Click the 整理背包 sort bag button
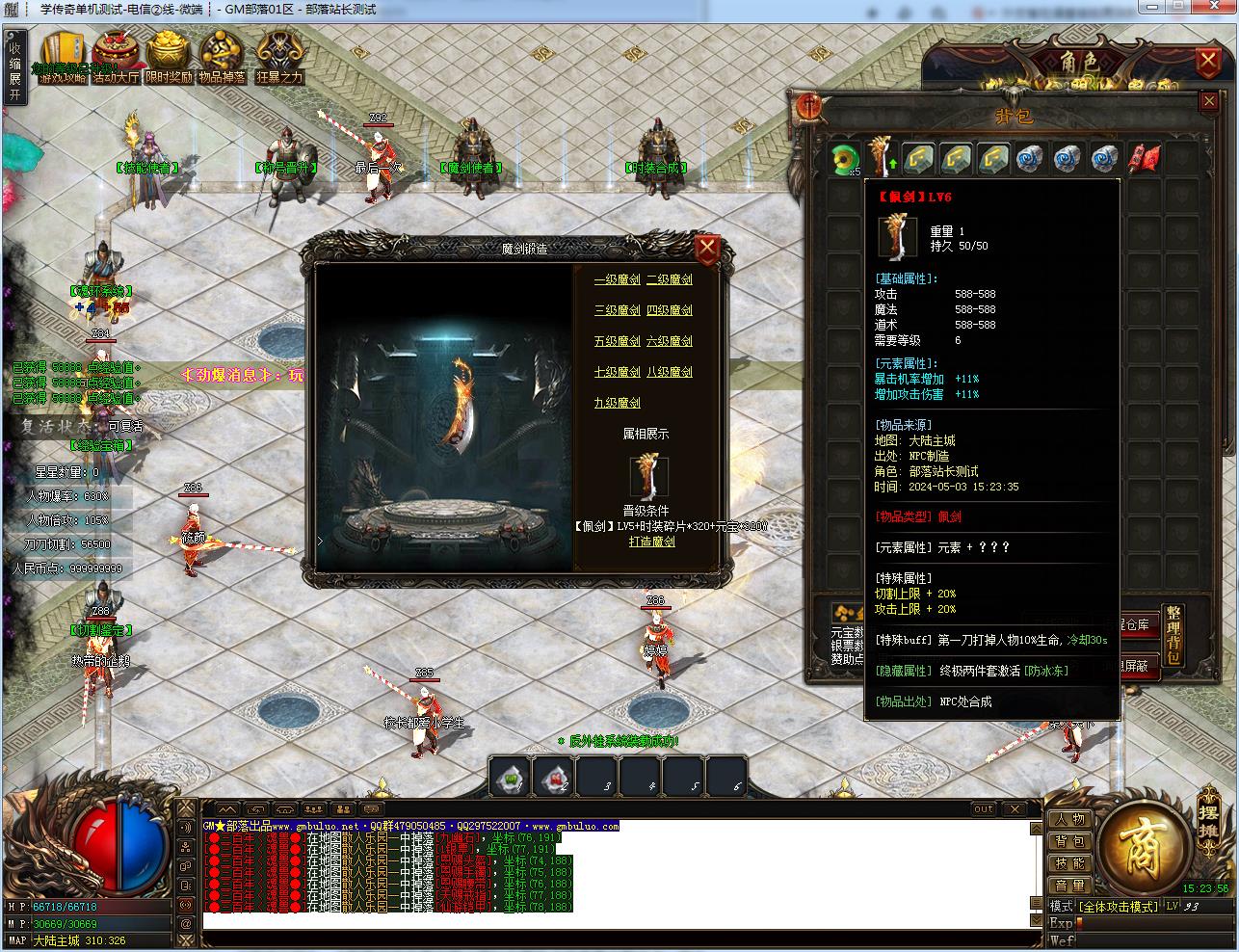1239x952 pixels. coord(1173,637)
